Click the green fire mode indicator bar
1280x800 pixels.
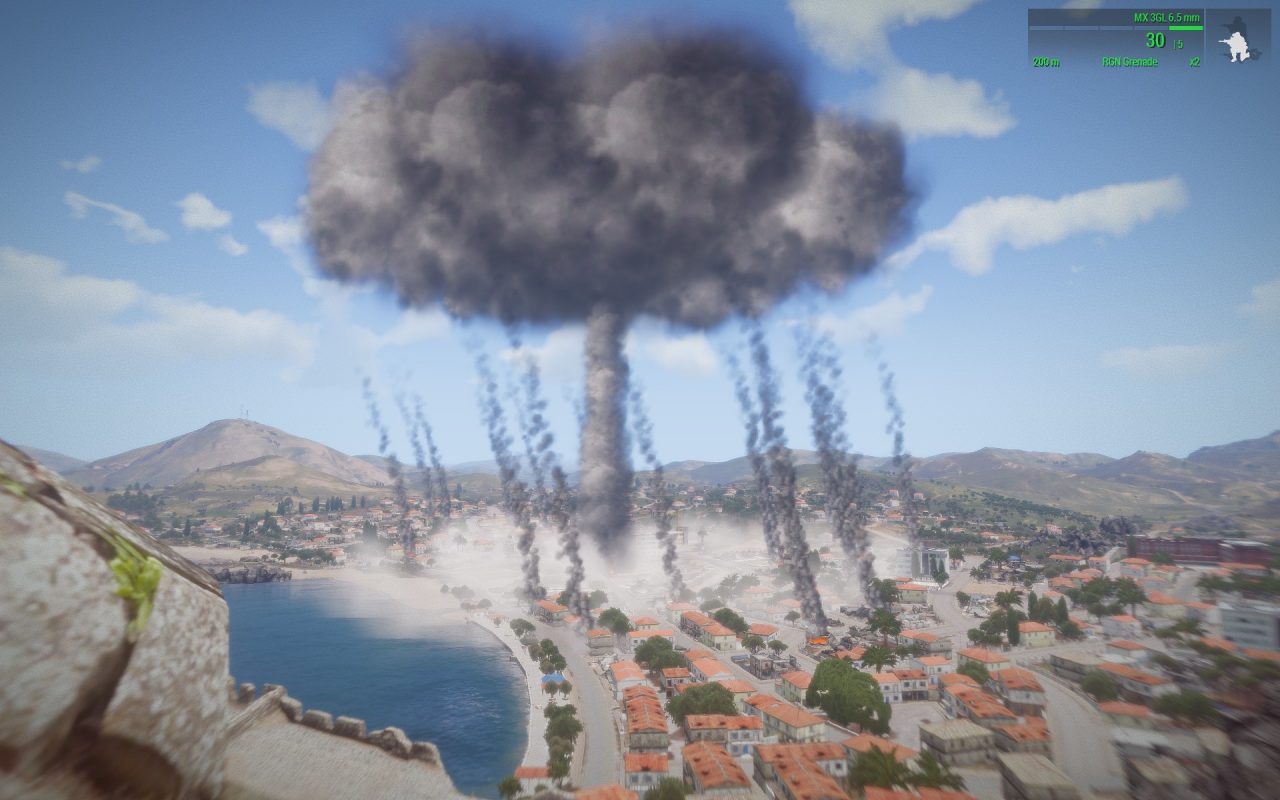(1186, 28)
